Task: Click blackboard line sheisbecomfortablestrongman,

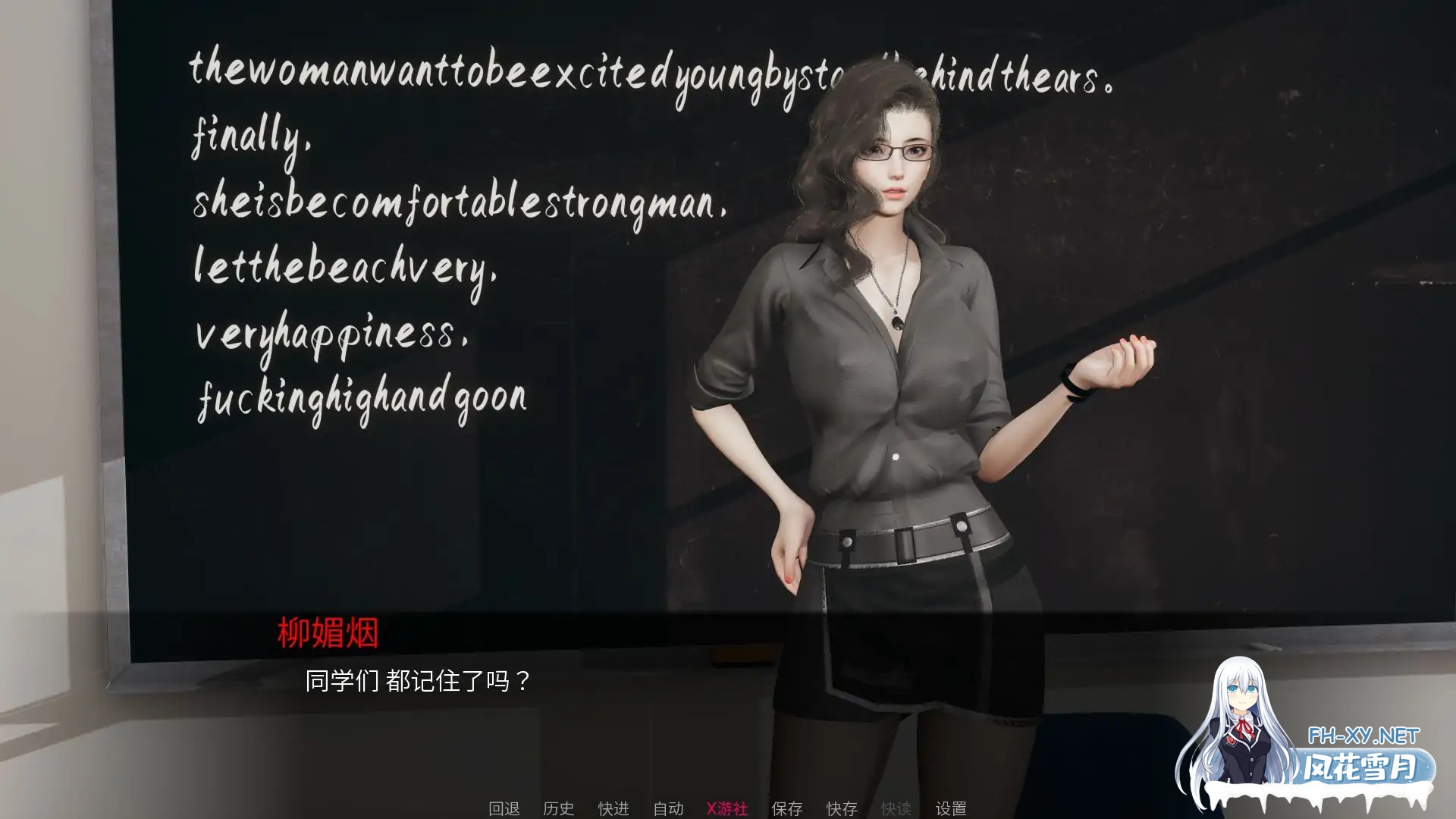Action: click(459, 205)
